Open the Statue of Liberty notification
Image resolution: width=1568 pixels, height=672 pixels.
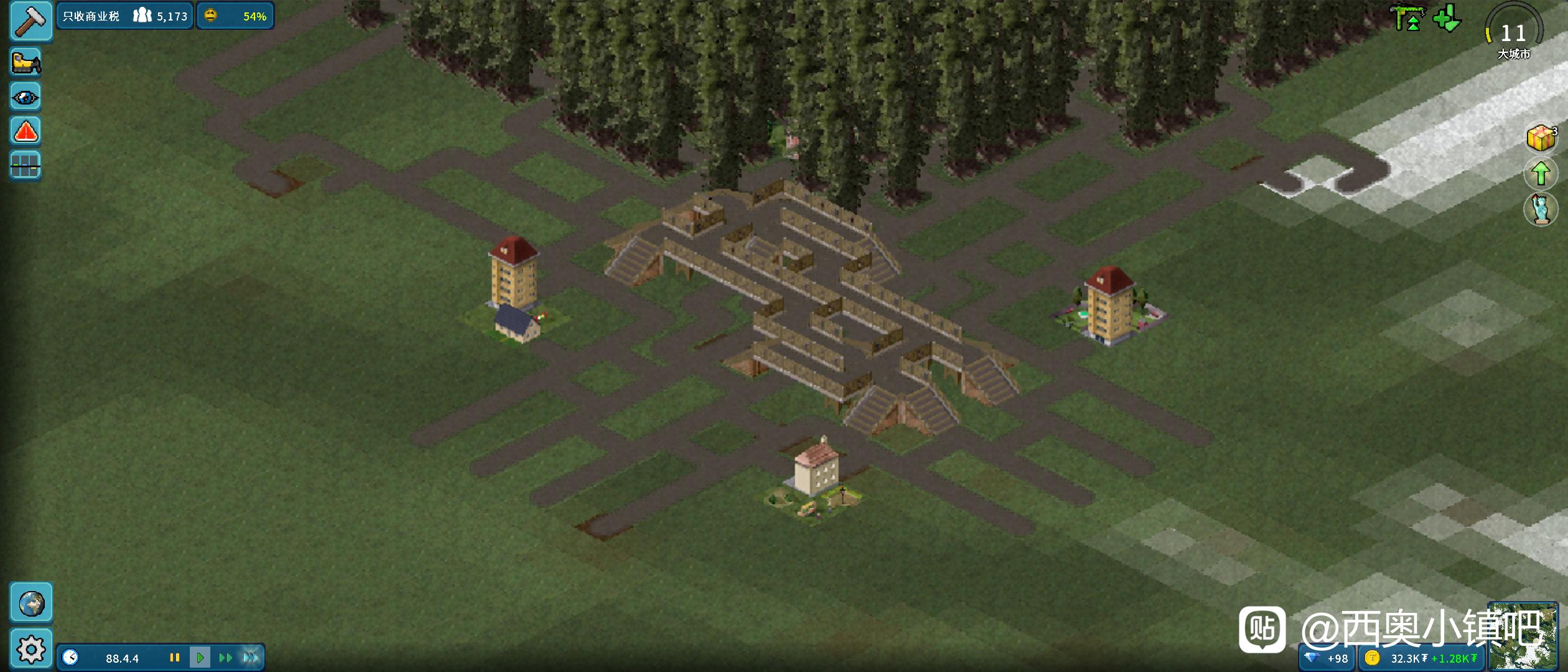point(1541,209)
